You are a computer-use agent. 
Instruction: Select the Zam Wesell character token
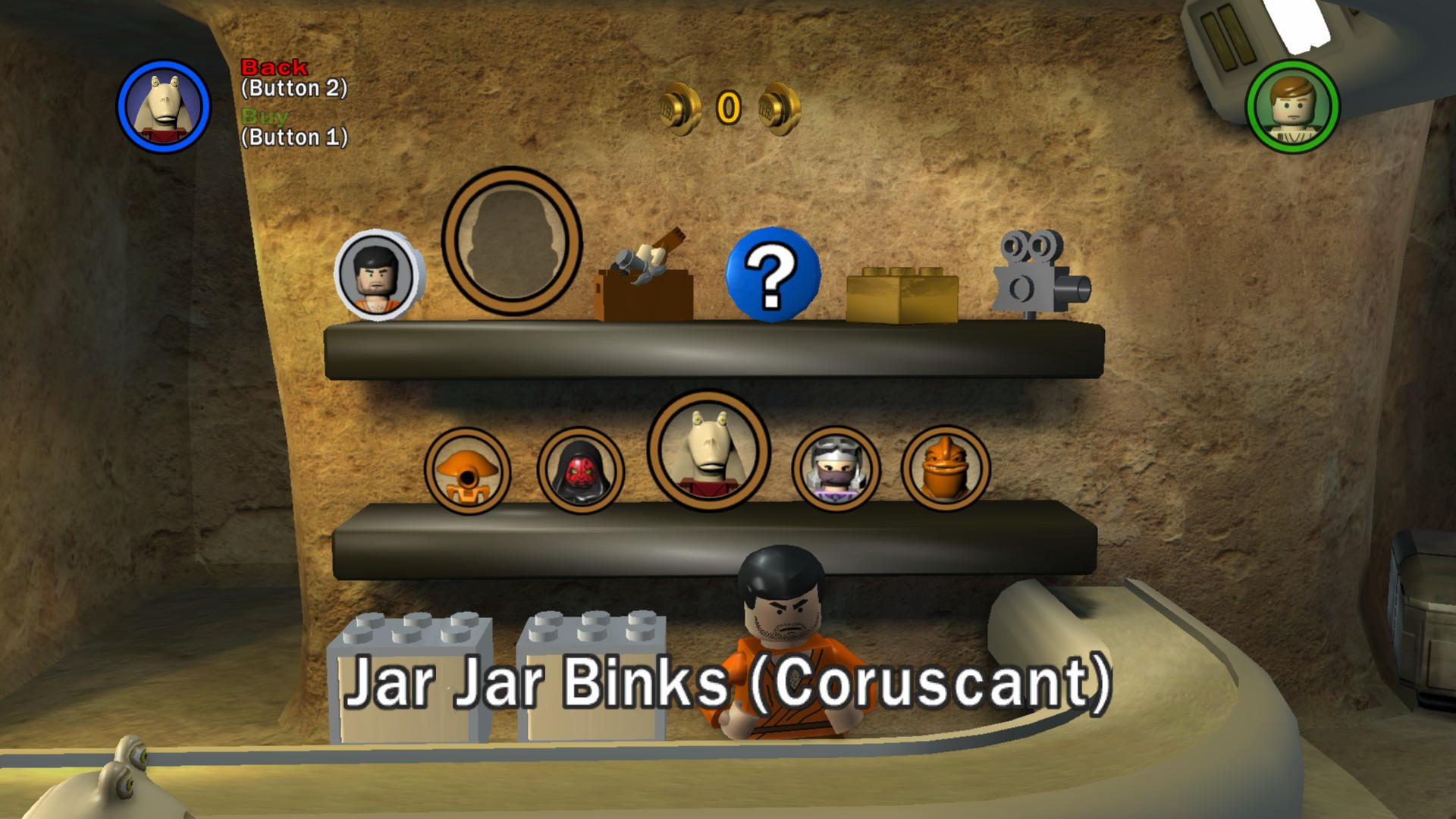tap(836, 470)
